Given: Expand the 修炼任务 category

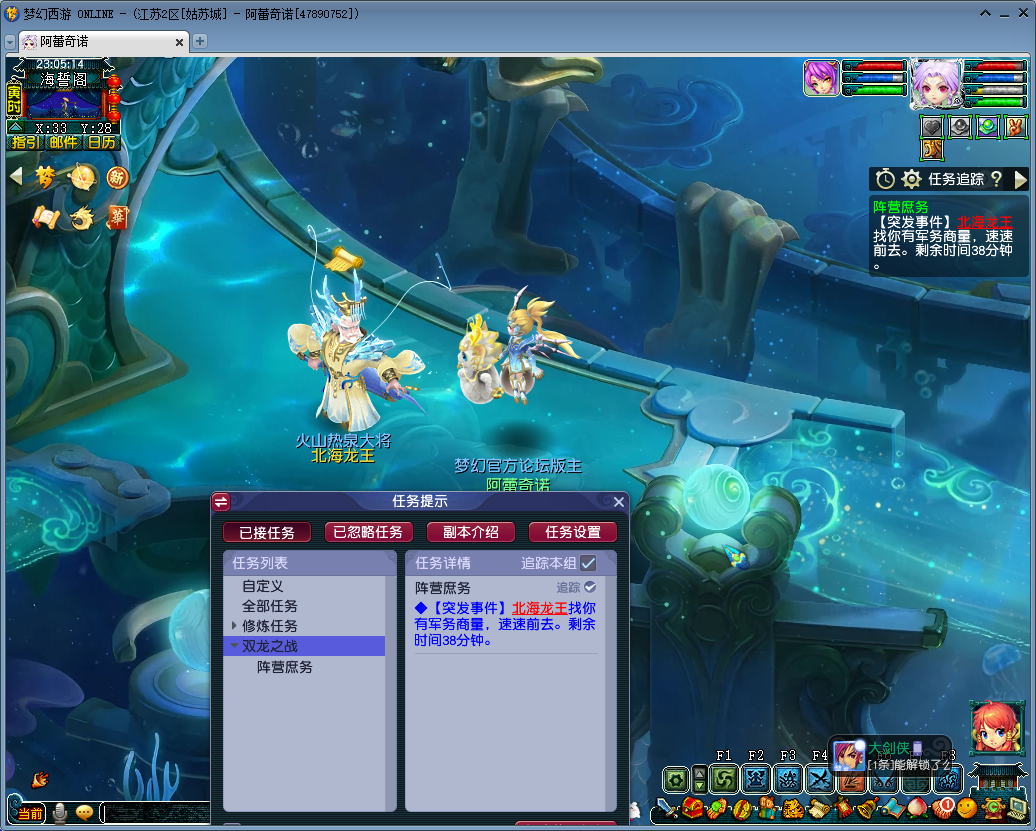Looking at the screenshot, I should (x=234, y=626).
